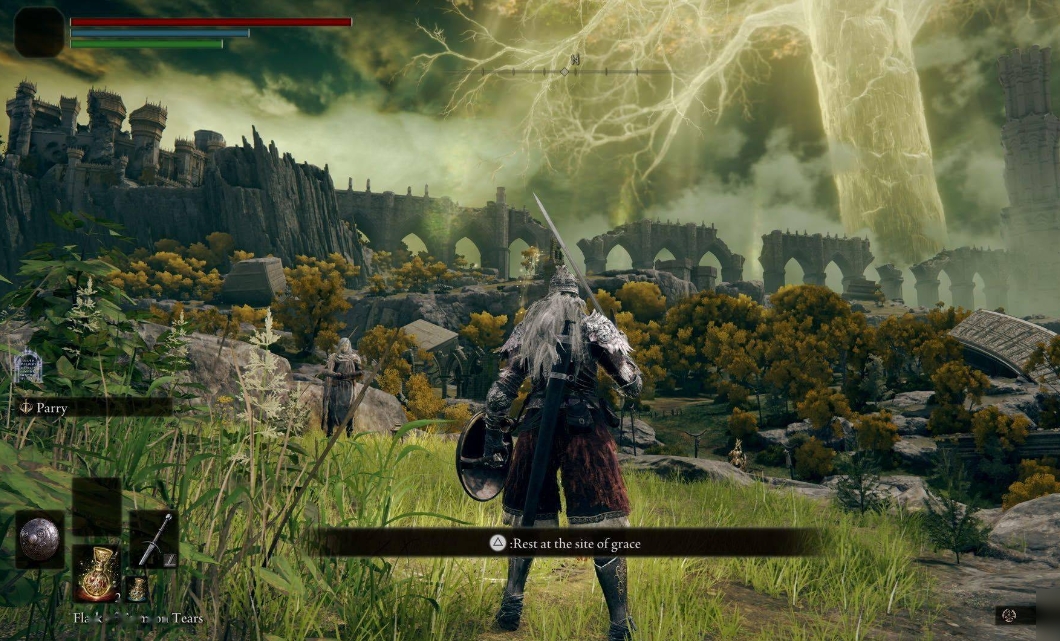Use the Flask of Crimson Tears slot

tap(97, 573)
